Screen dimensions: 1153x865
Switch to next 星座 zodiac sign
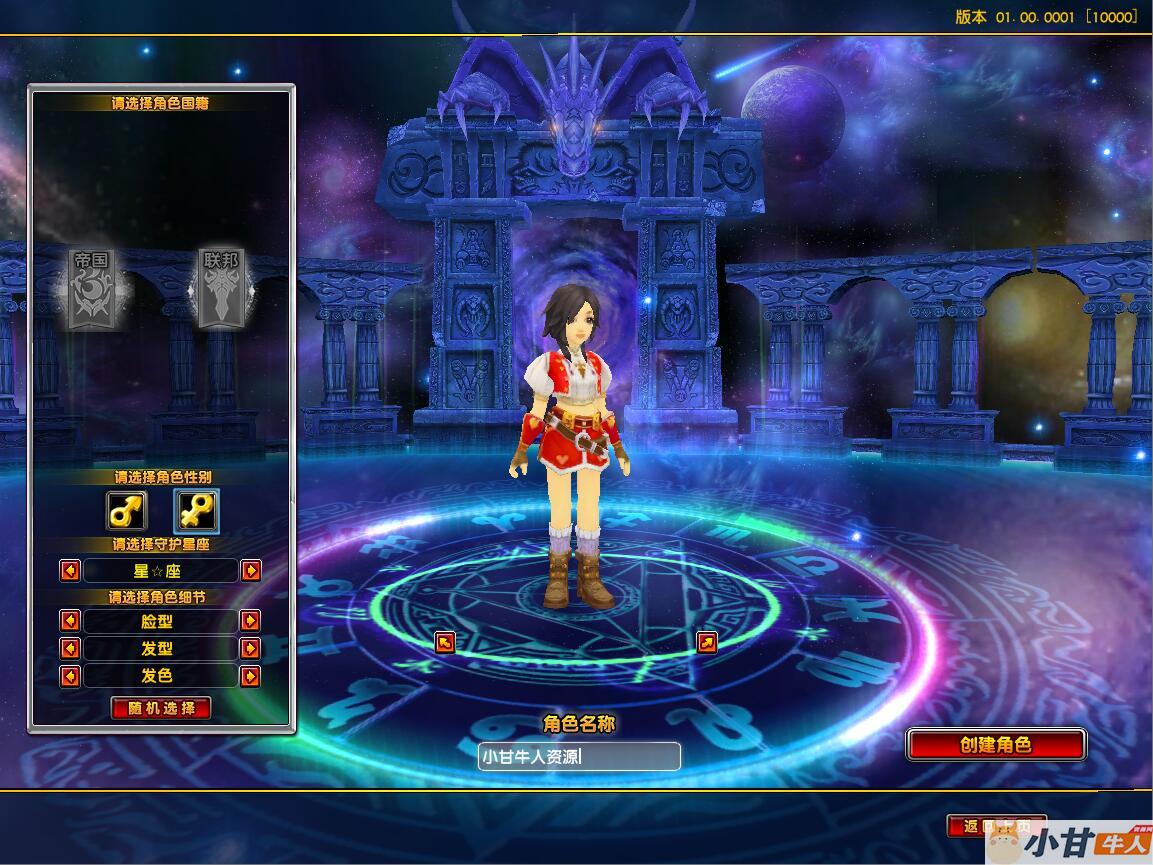tap(251, 570)
